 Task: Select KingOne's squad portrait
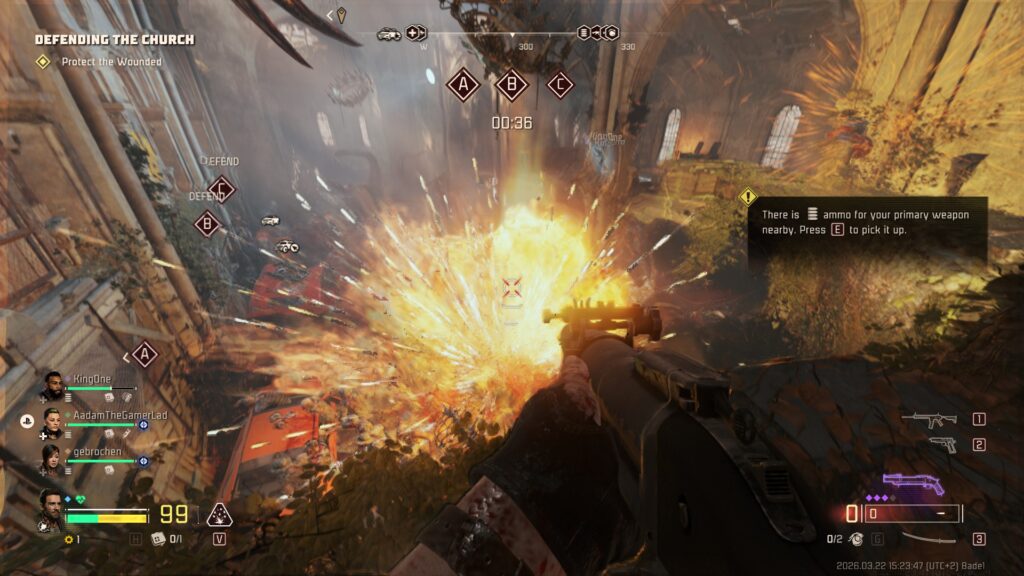[x=52, y=385]
